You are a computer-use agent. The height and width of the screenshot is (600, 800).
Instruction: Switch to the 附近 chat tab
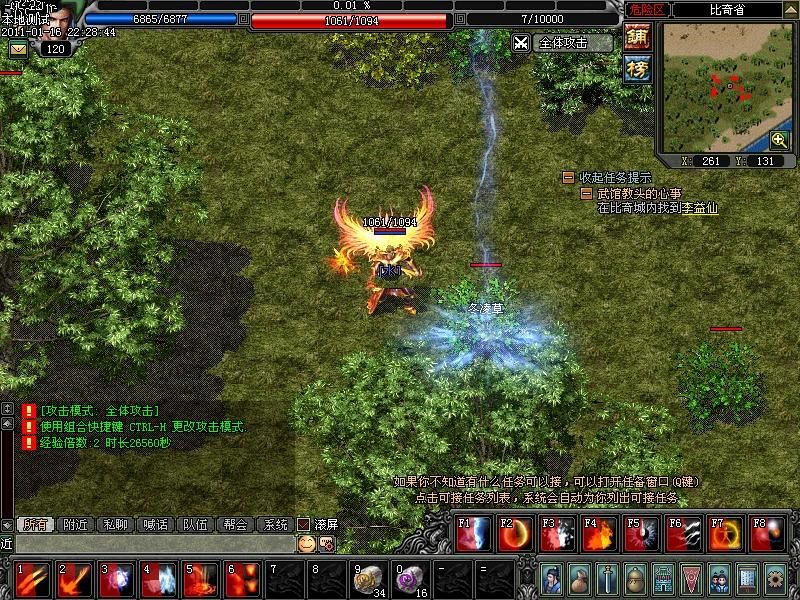(x=76, y=524)
